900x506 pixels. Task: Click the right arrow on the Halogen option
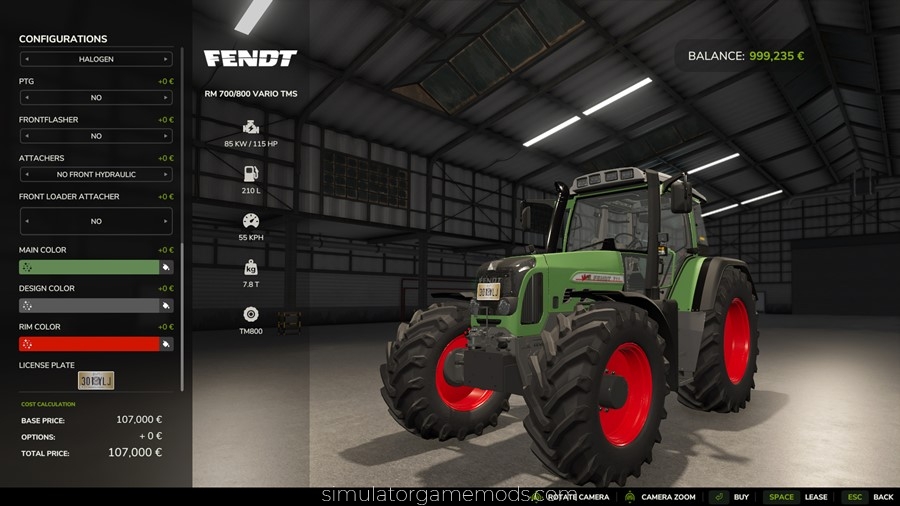coord(166,59)
